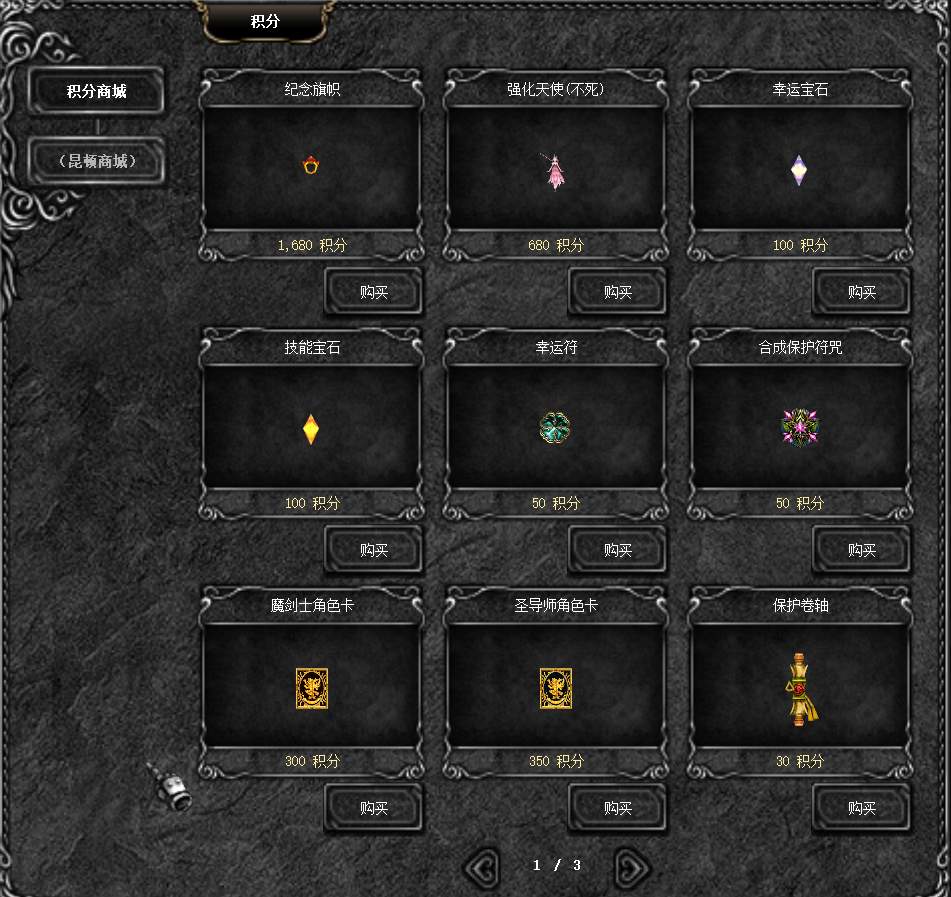The image size is (951, 897).
Task: Go to the next shop page
Action: coord(632,867)
